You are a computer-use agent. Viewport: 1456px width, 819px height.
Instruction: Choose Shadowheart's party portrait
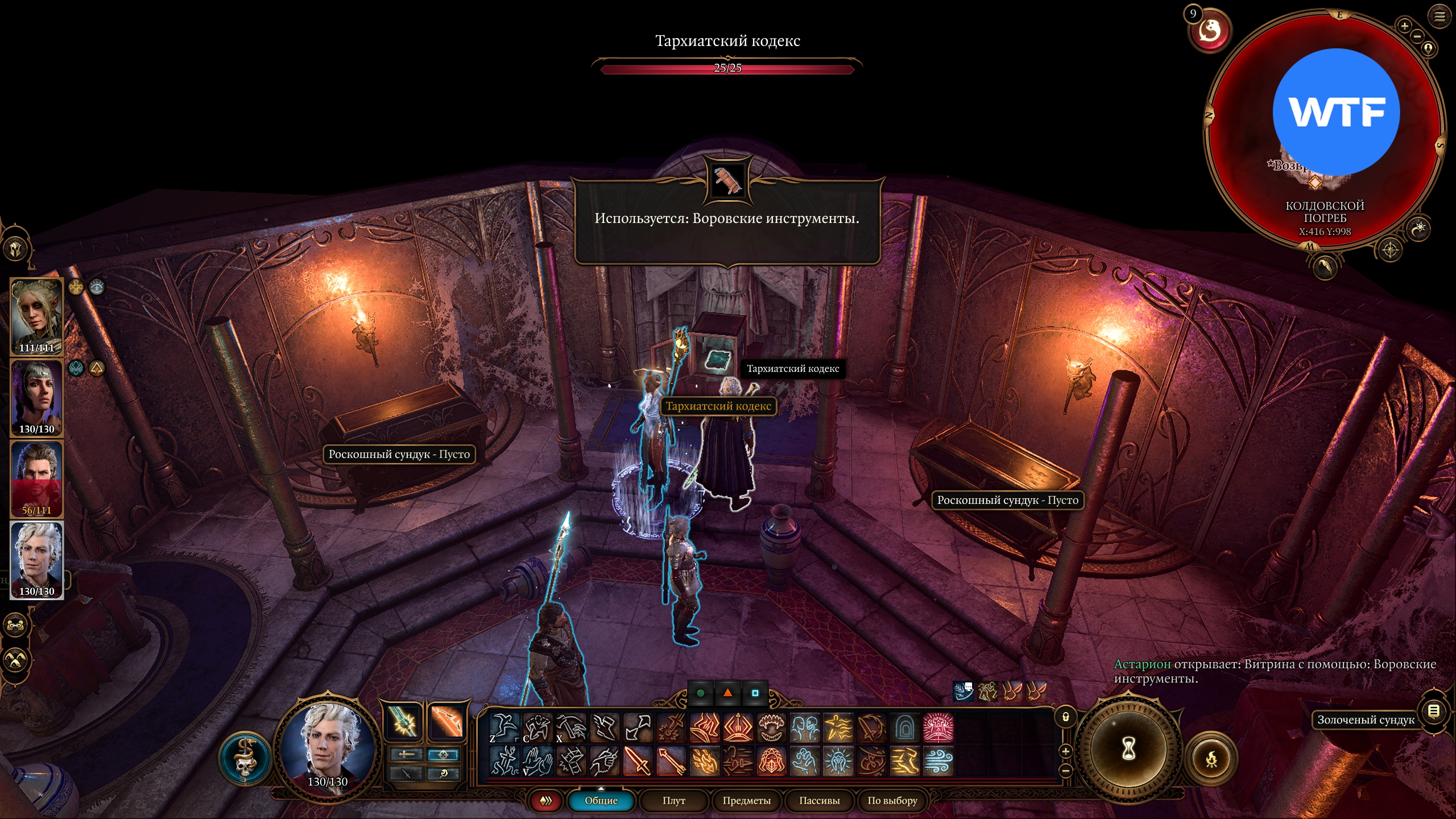(x=36, y=397)
